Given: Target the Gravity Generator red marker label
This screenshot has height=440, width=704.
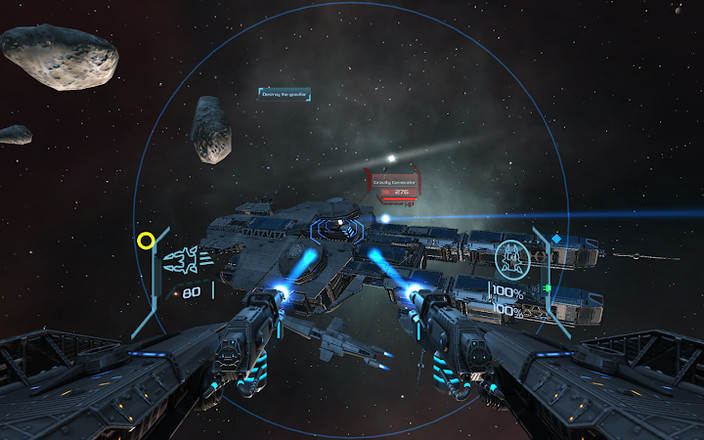Looking at the screenshot, I should (395, 184).
